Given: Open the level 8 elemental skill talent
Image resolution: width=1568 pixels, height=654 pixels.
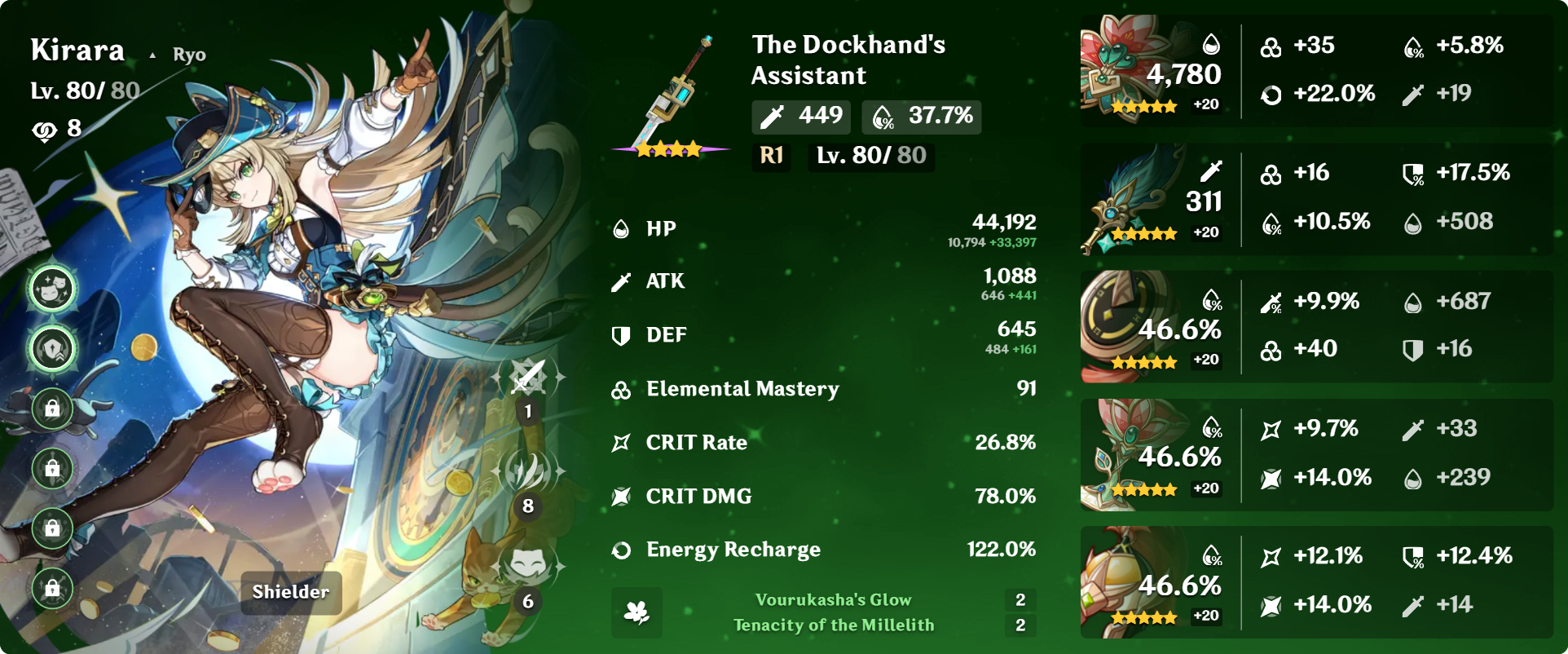Looking at the screenshot, I should tap(528, 473).
